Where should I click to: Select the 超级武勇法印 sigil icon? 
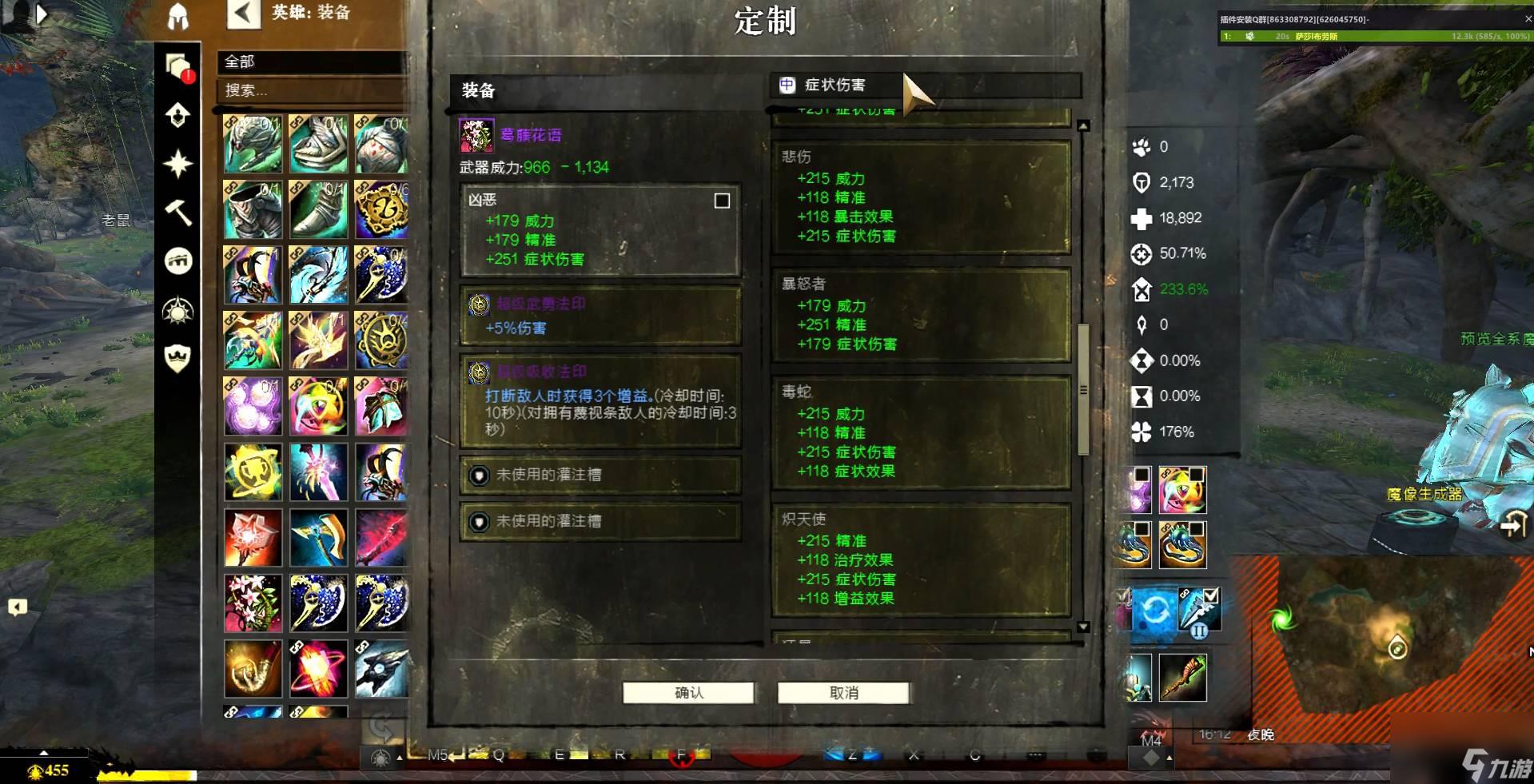click(x=479, y=304)
